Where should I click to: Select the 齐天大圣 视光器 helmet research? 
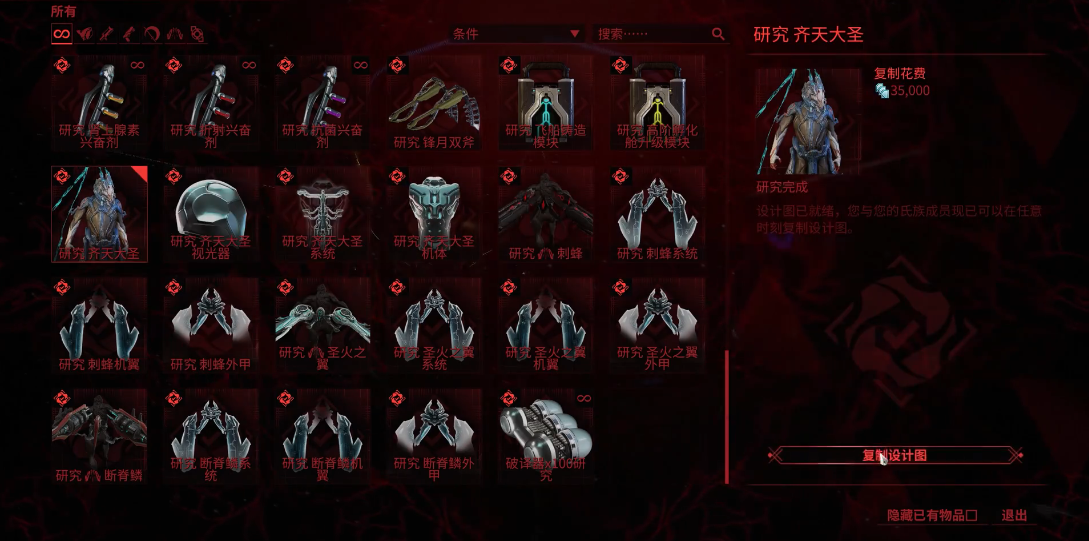coord(211,214)
